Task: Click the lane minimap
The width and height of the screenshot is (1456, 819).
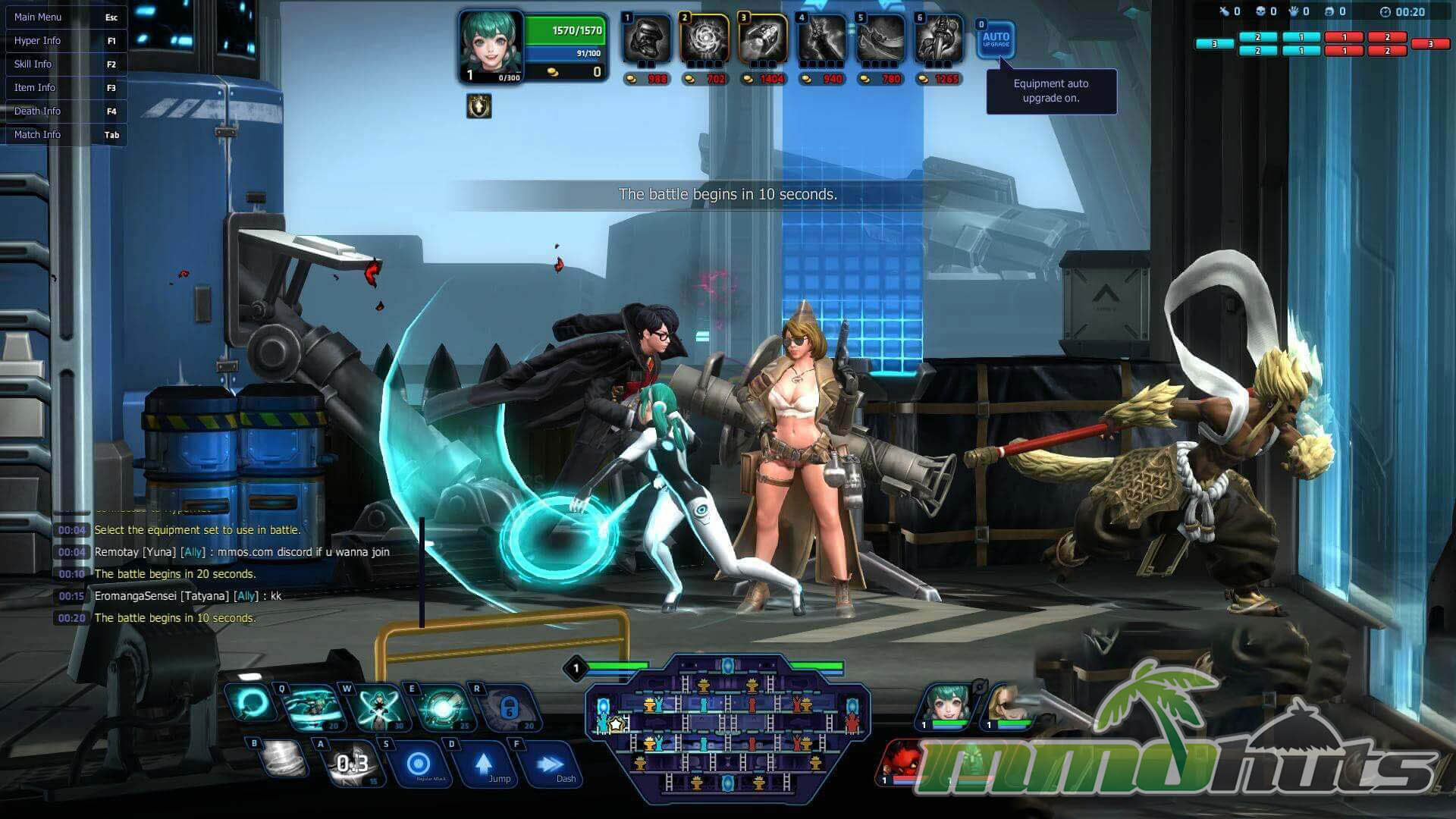Action: [x=727, y=728]
